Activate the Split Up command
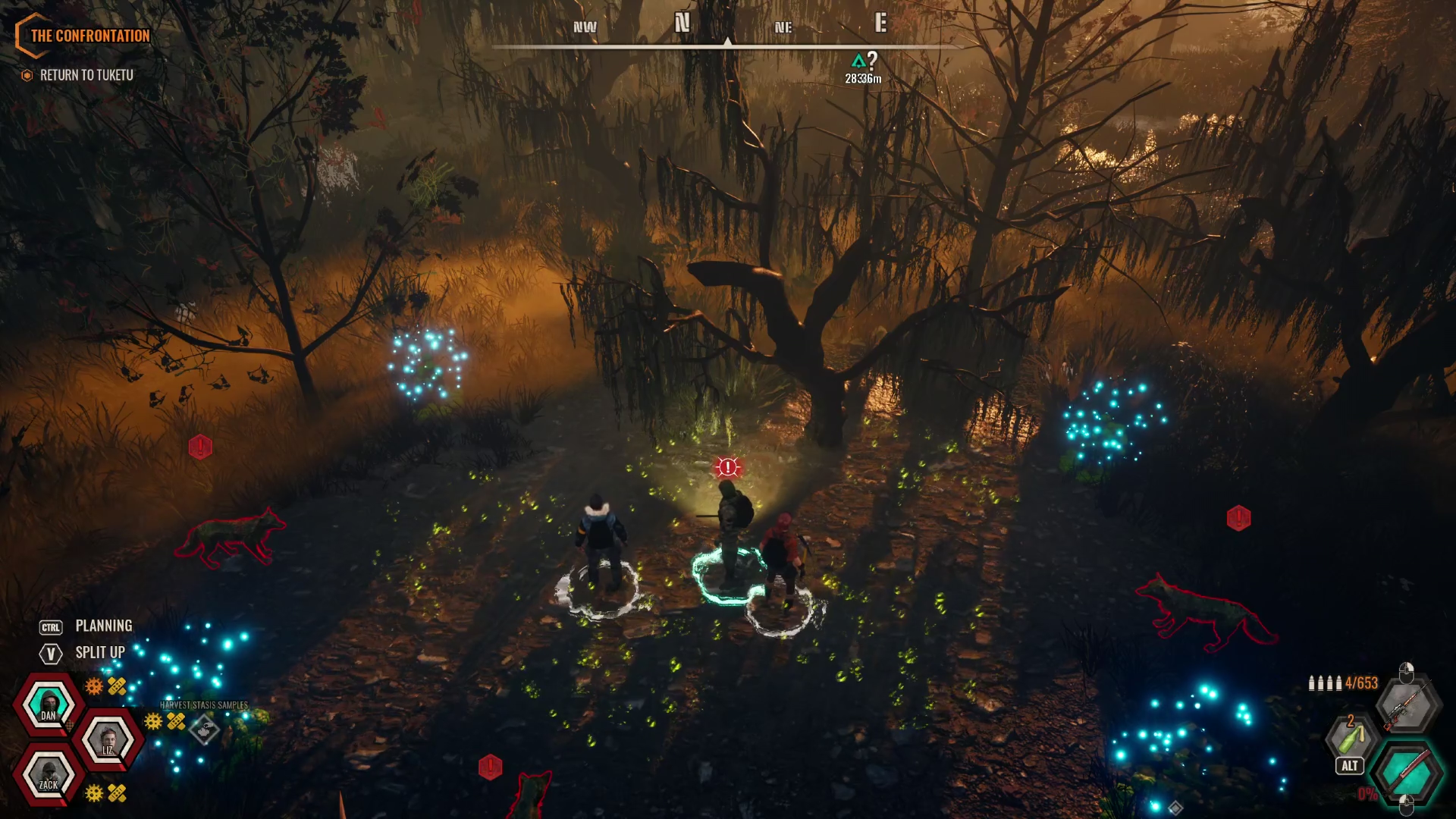This screenshot has height=819, width=1456. pos(99,653)
